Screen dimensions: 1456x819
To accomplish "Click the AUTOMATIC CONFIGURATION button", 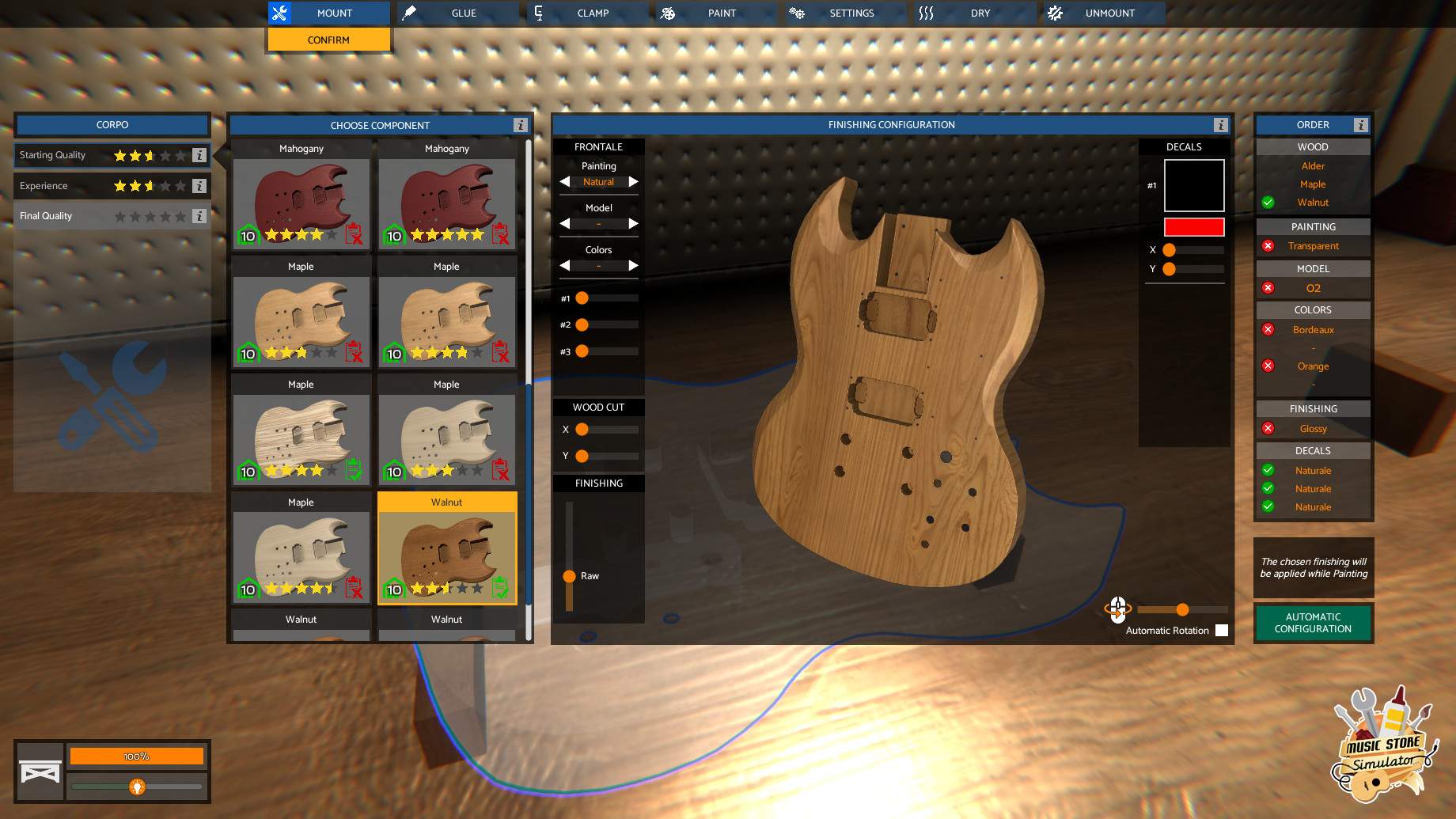I will pyautogui.click(x=1313, y=623).
